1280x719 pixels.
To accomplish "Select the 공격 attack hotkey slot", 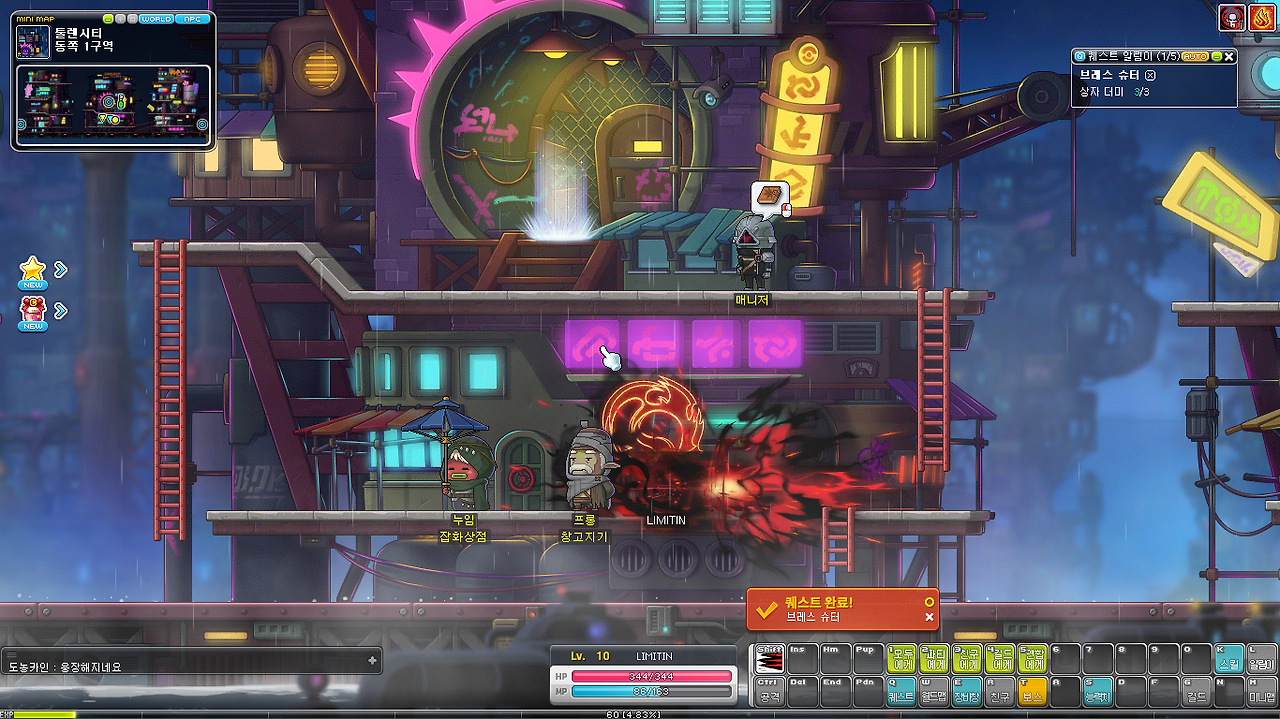I will click(769, 690).
